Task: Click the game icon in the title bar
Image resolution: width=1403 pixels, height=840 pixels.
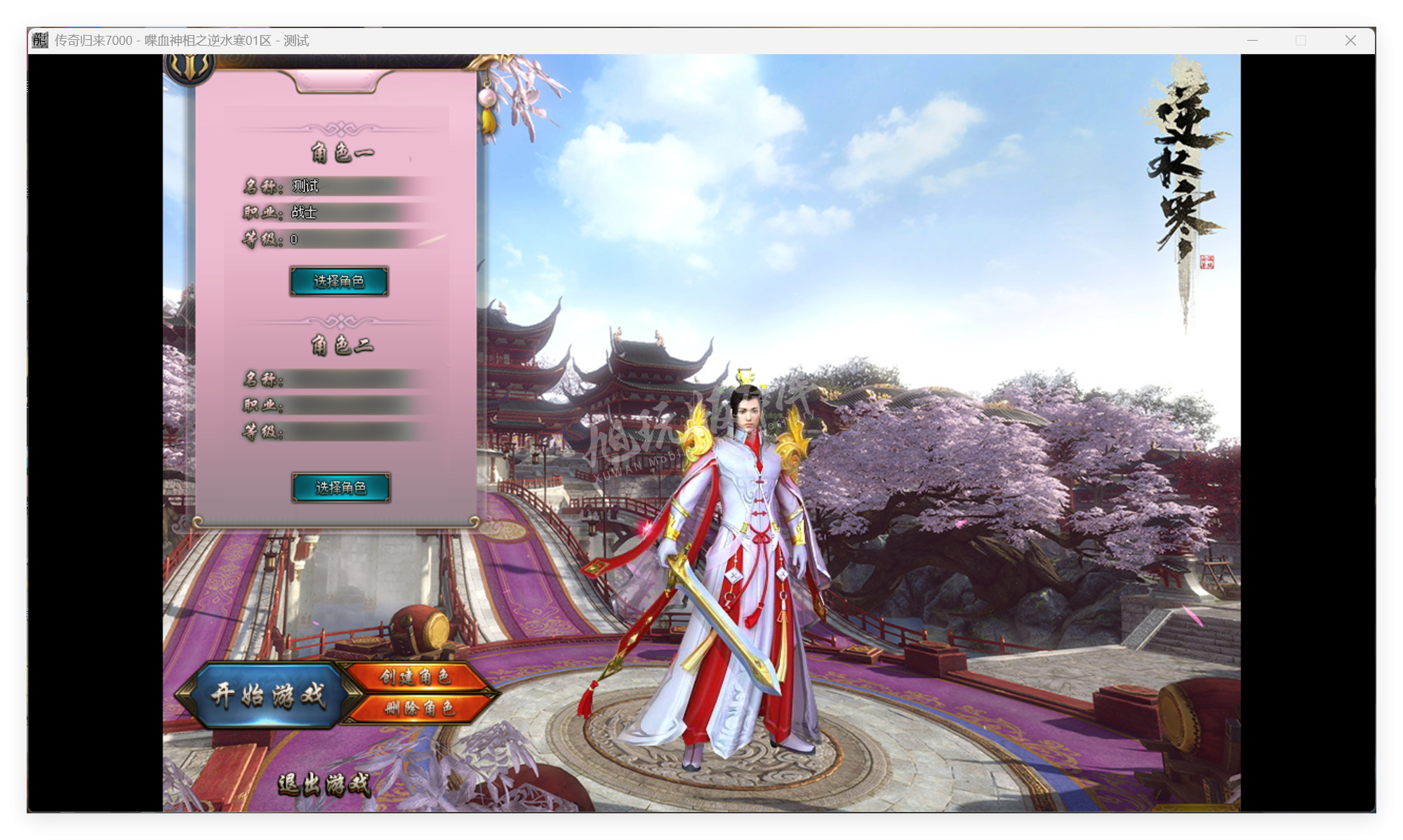Action: (x=39, y=40)
